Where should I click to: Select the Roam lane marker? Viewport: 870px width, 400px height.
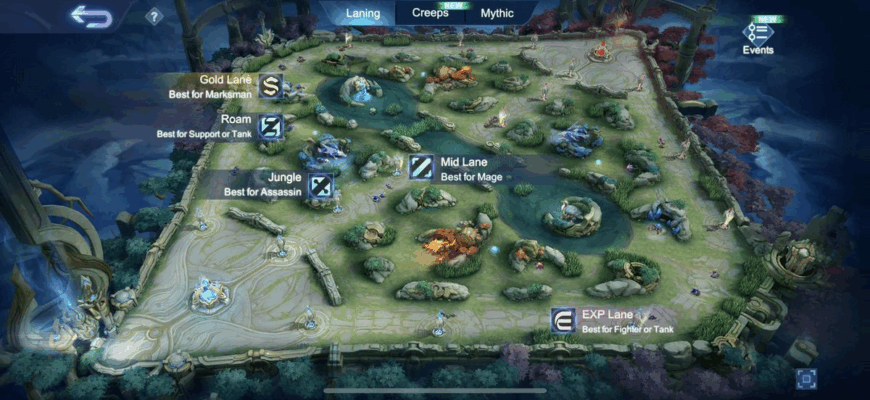[270, 126]
